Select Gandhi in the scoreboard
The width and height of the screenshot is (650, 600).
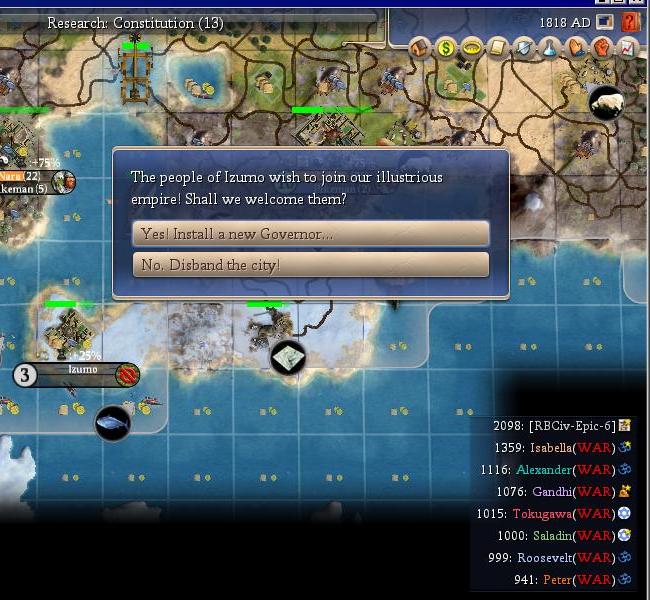coord(552,492)
